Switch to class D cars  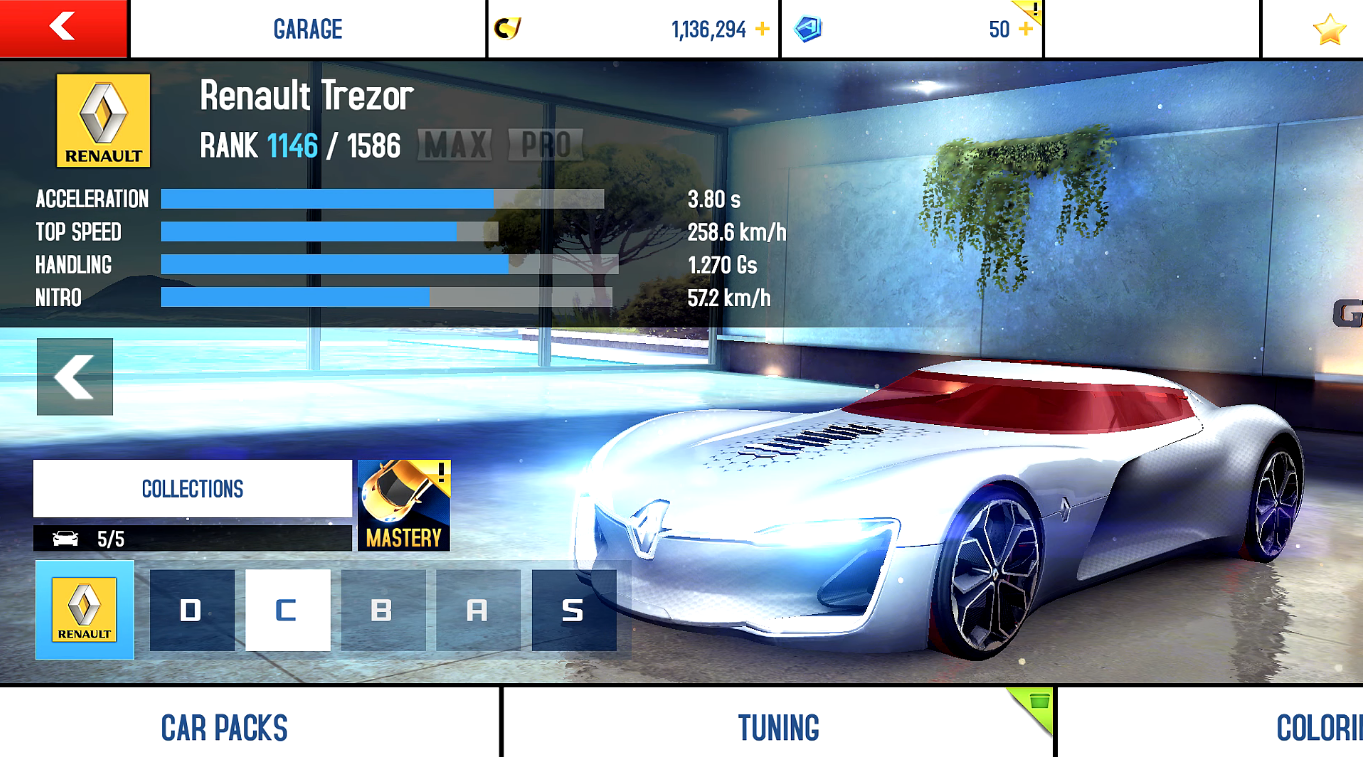(192, 610)
